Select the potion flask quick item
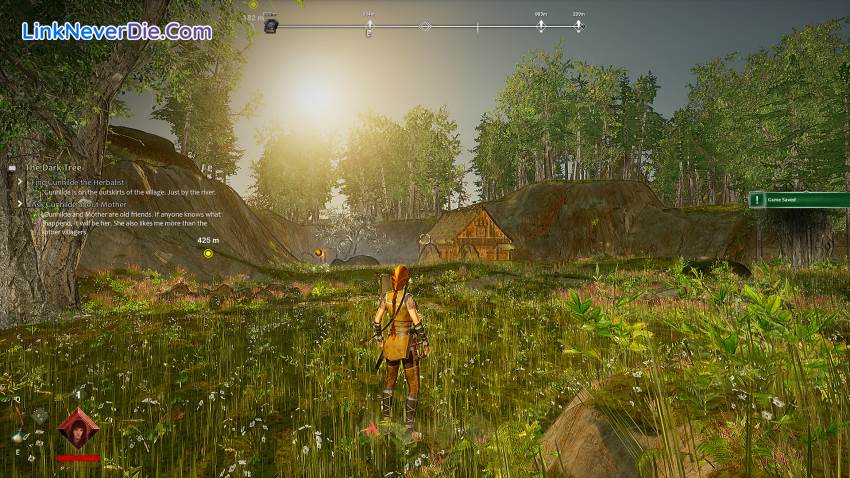The height and width of the screenshot is (478, 850). tap(19, 436)
